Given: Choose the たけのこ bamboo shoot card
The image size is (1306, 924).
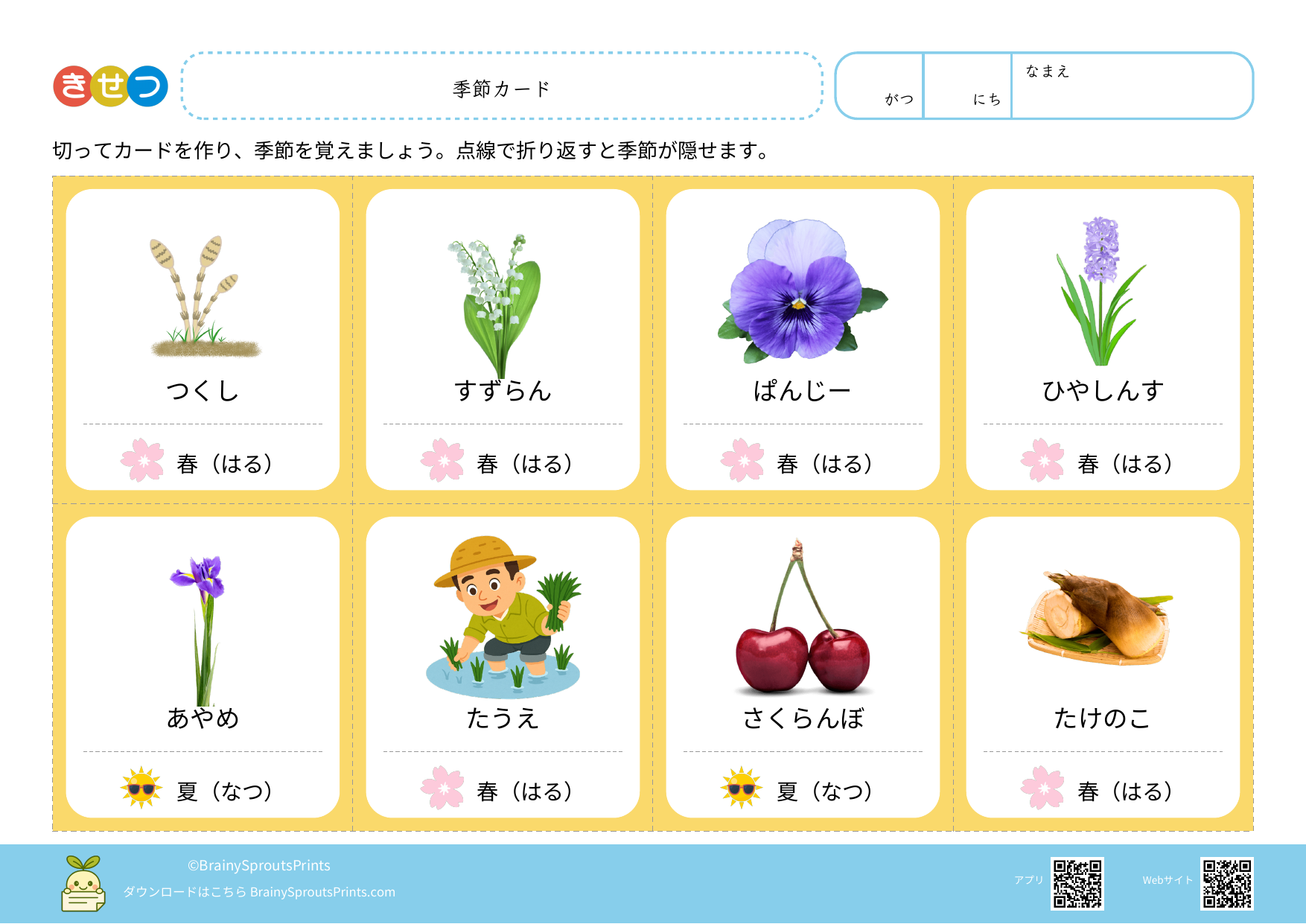Looking at the screenshot, I should tap(1103, 667).
